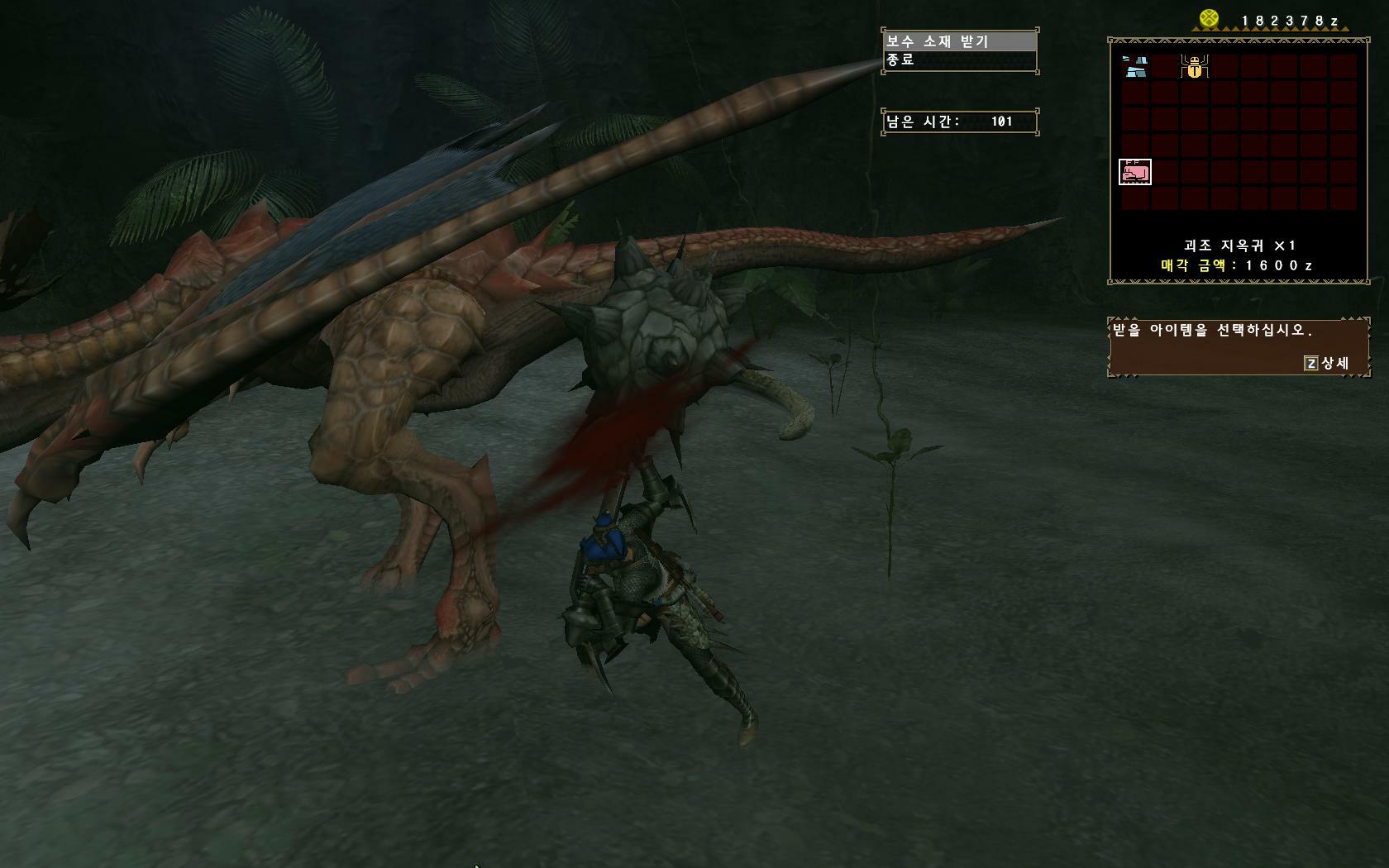The image size is (1389, 868).
Task: Select the '보수 소재 받기' menu option
Action: [x=959, y=41]
